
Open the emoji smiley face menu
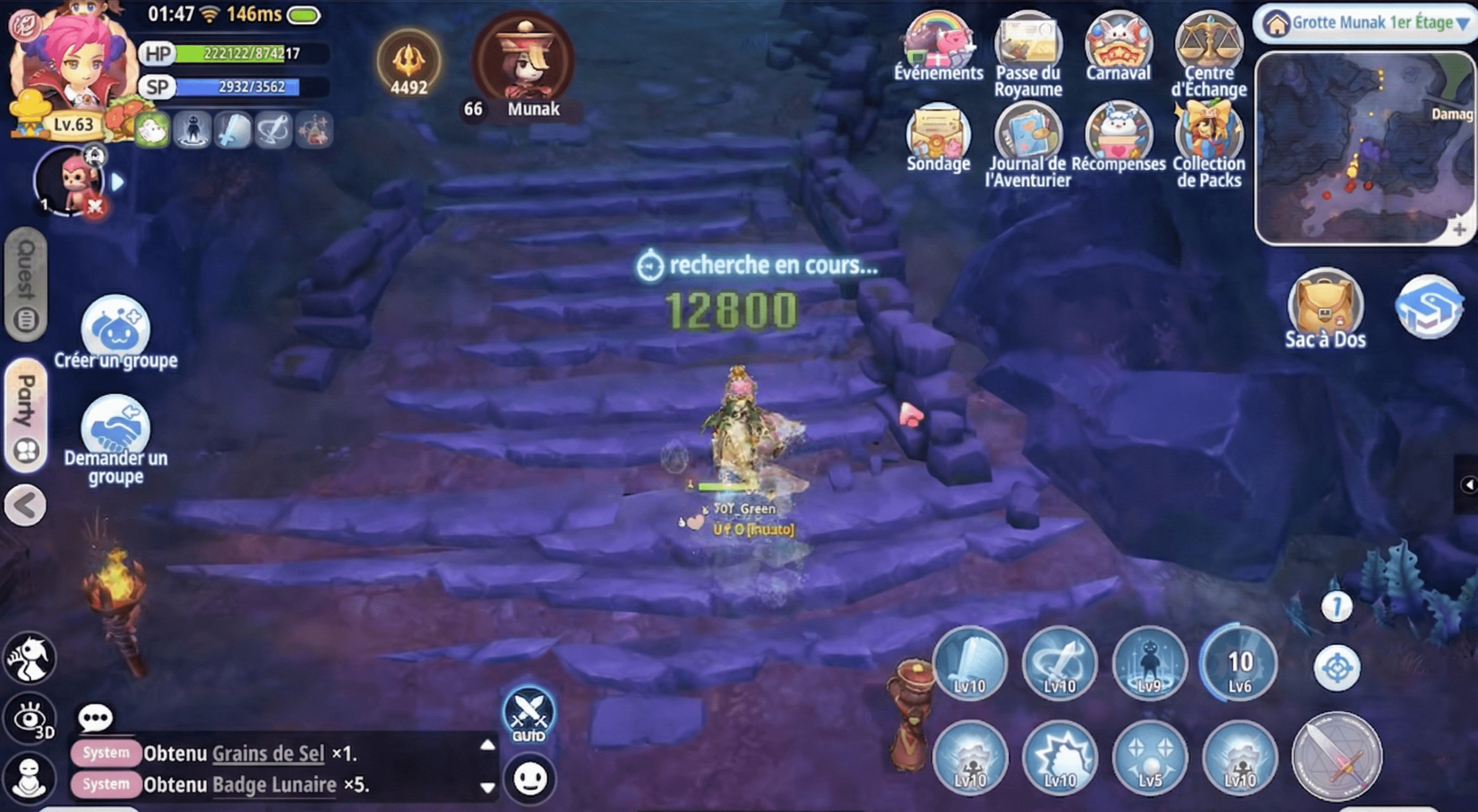pos(529,779)
